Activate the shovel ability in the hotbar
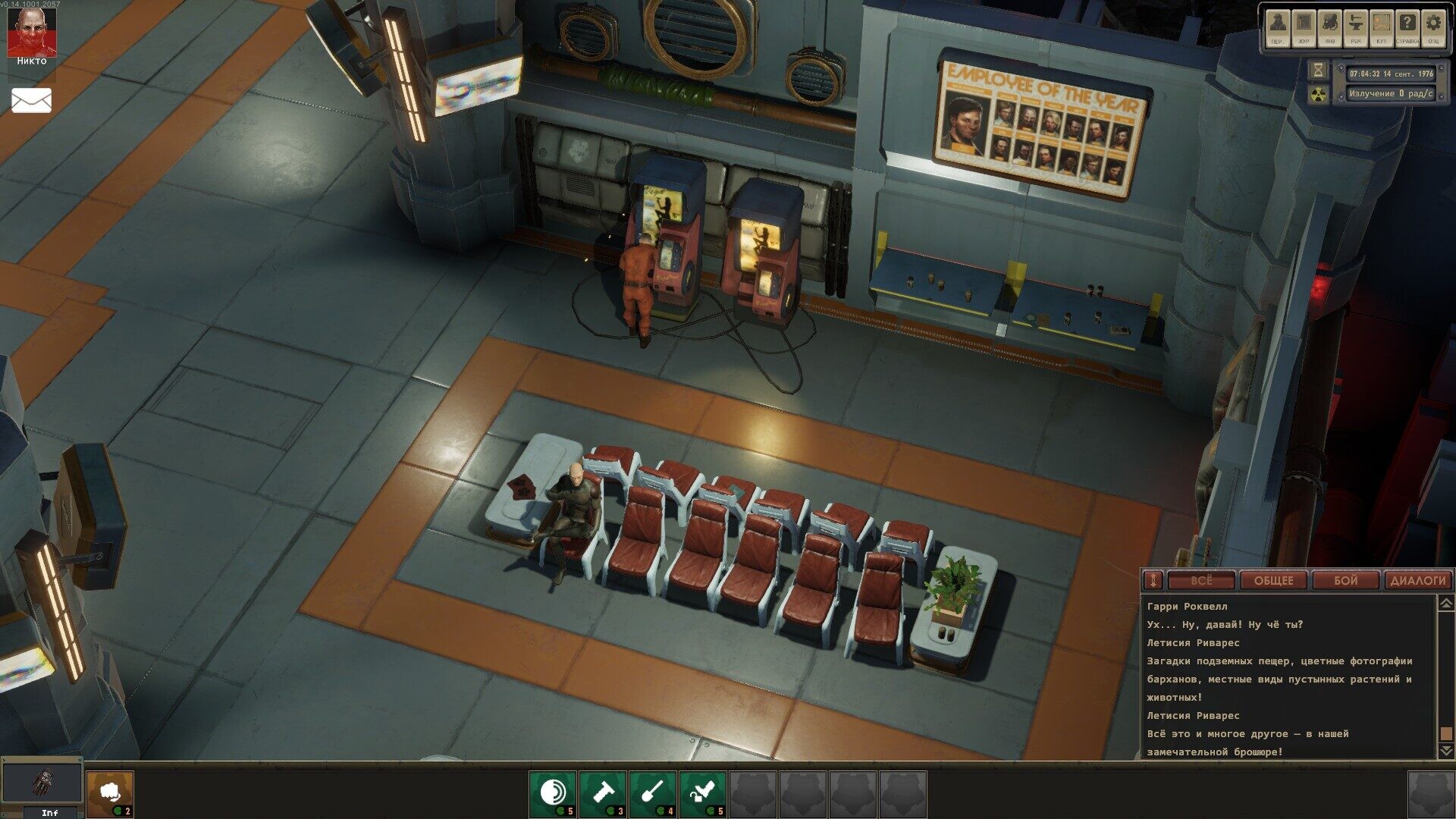Screen dimensions: 1456x819 coord(653,793)
